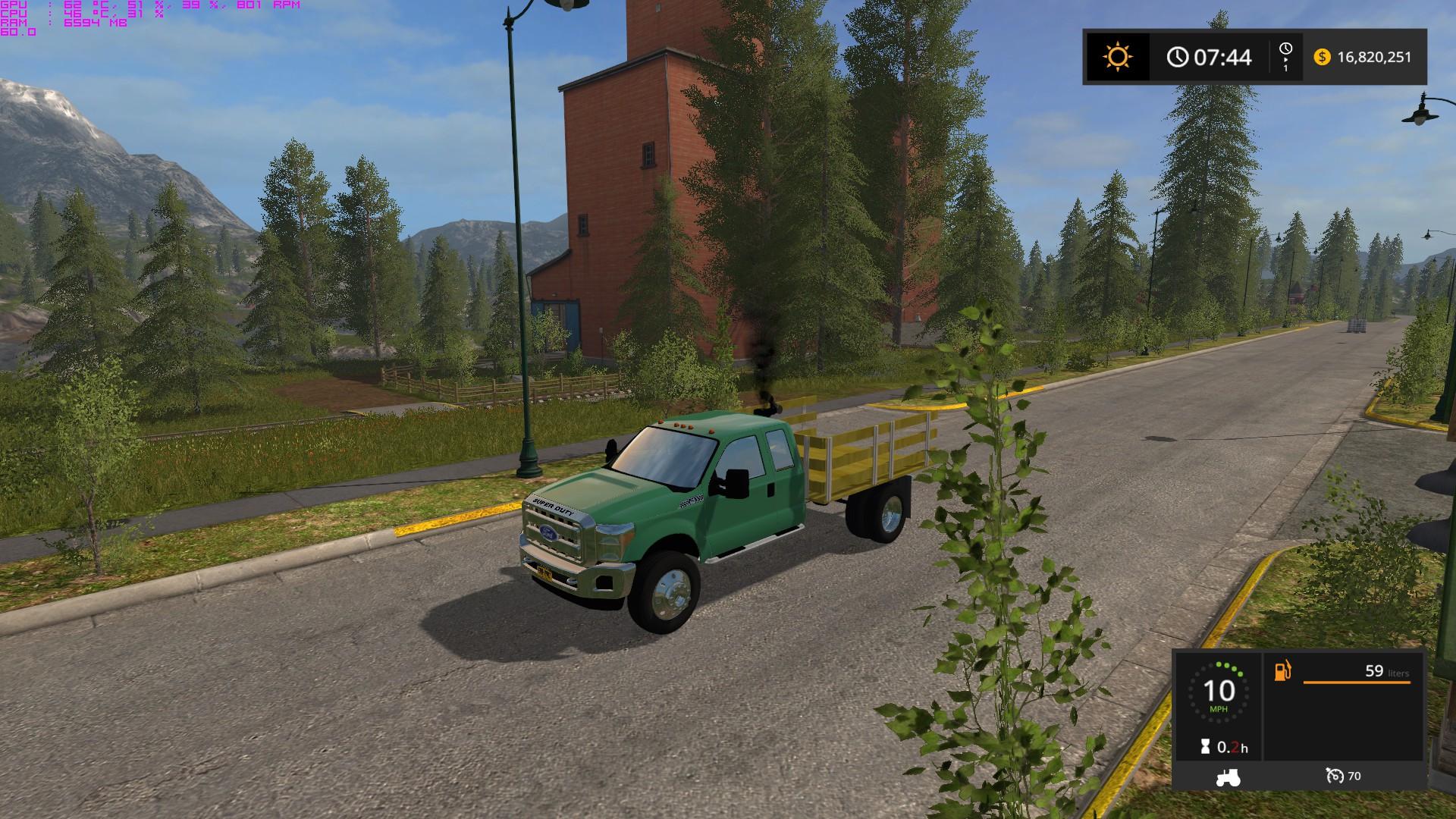Click the gold coin money icon
Image resolution: width=1456 pixels, height=819 pixels.
[x=1322, y=57]
